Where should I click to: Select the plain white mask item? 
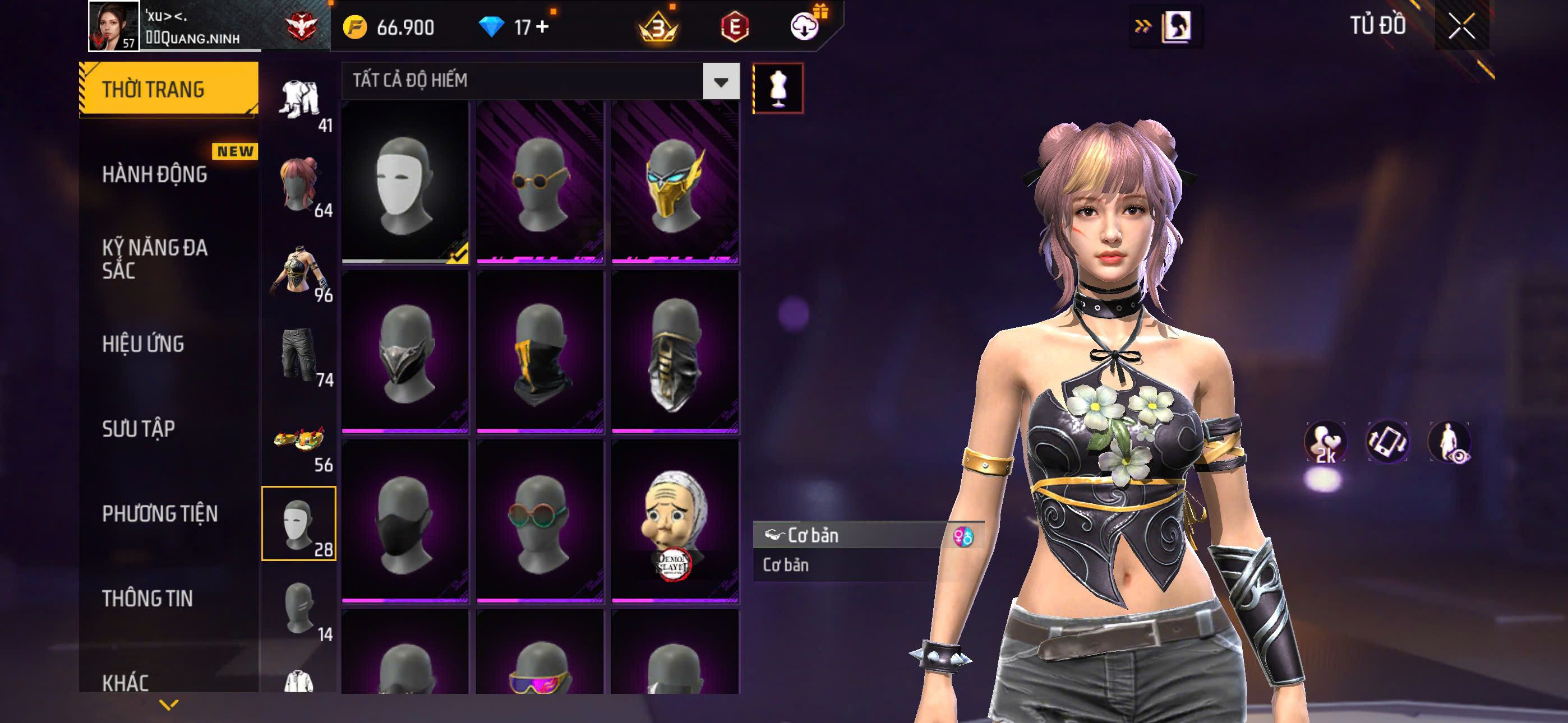pos(405,183)
